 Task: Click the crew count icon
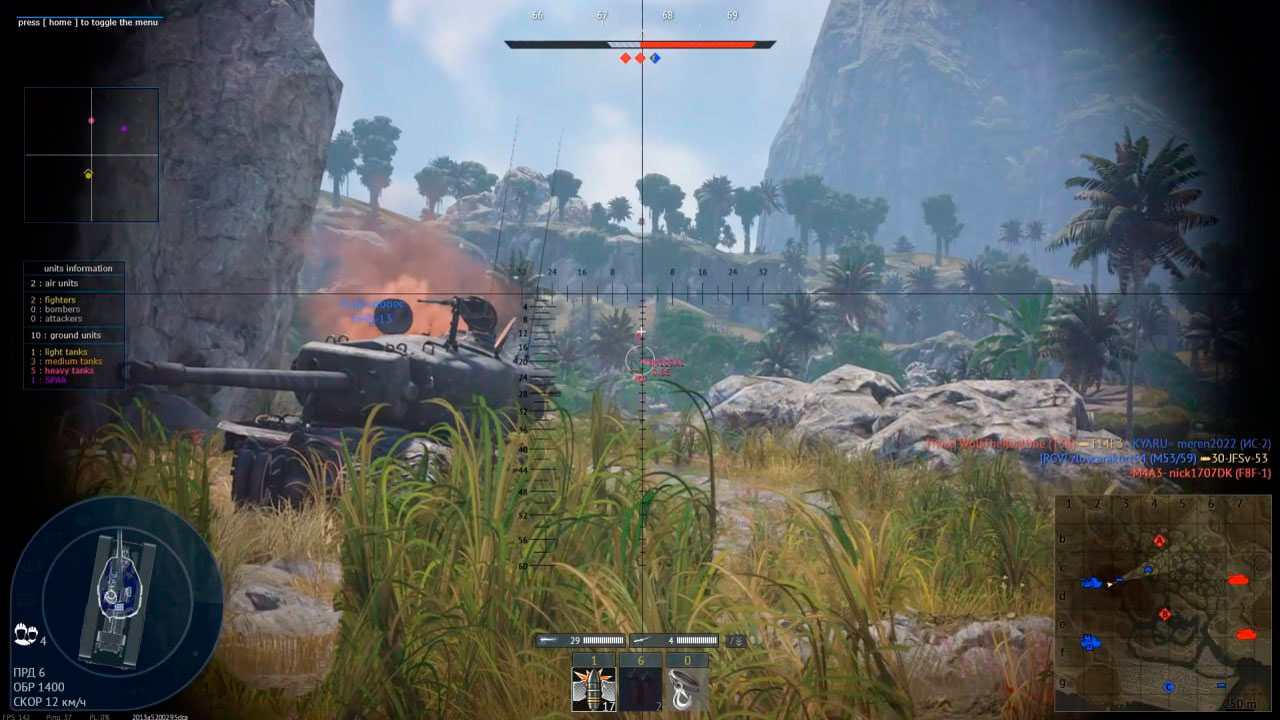tap(26, 634)
